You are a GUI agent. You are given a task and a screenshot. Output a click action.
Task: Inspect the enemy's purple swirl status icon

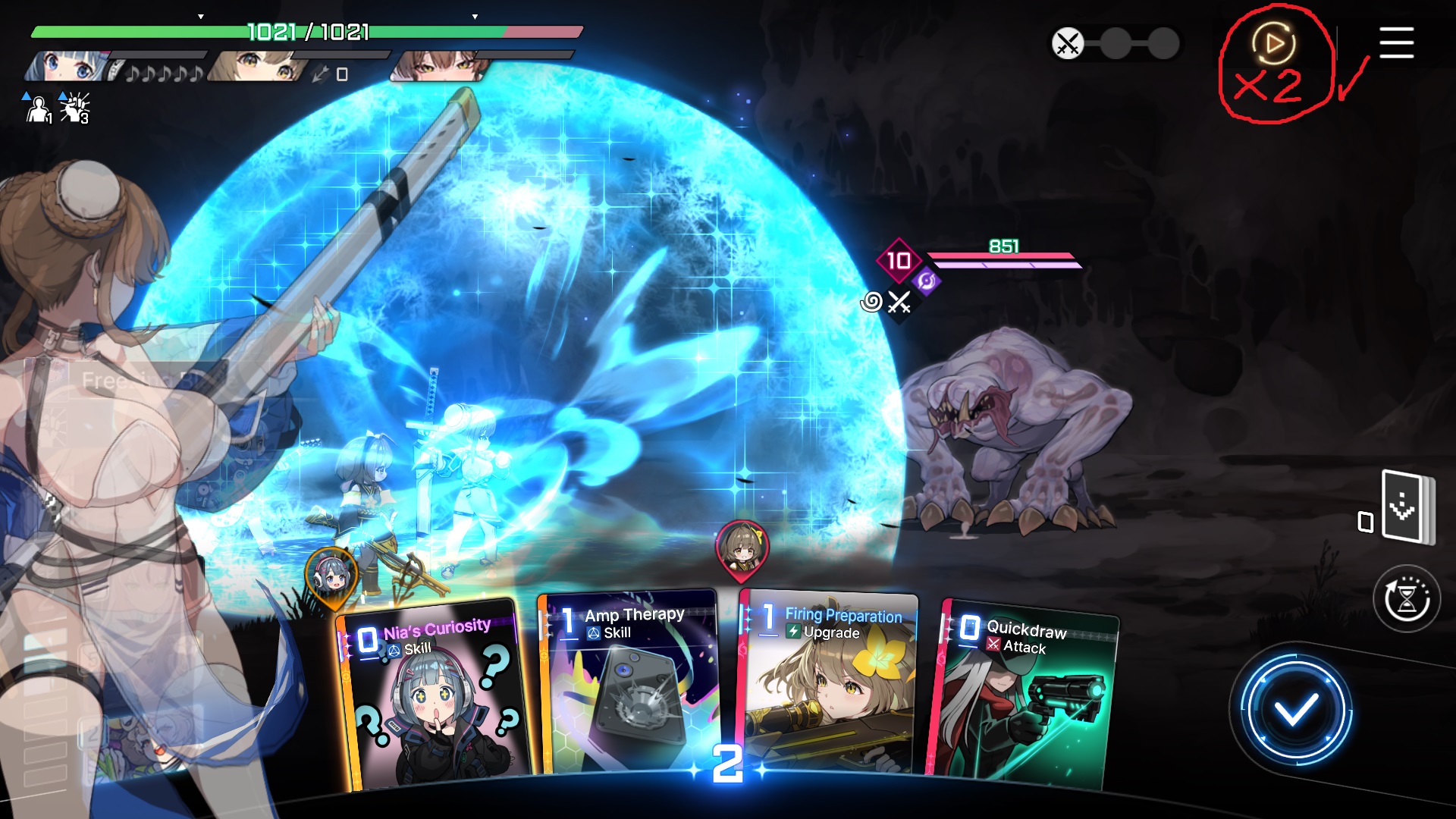926,281
